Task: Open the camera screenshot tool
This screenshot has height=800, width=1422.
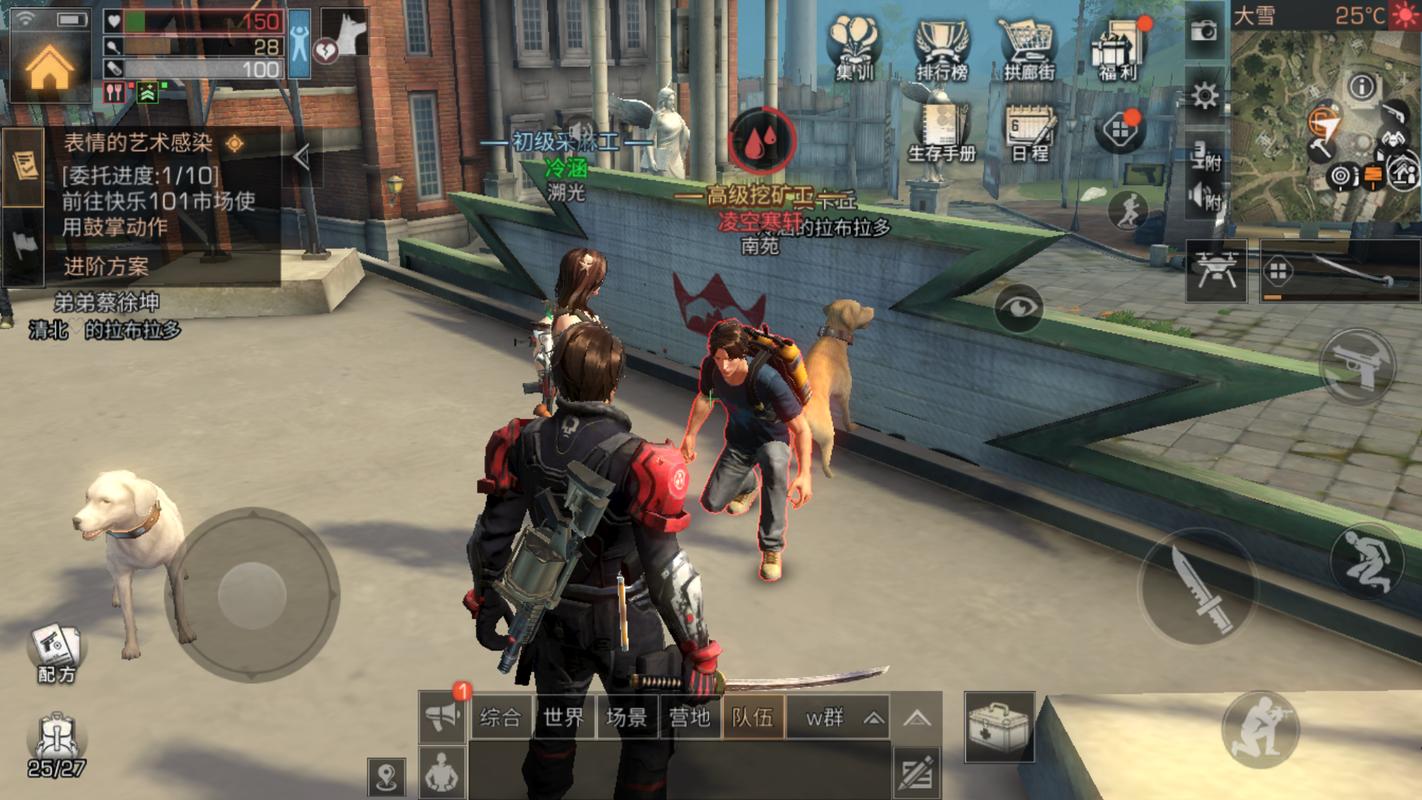Action: click(x=1205, y=30)
